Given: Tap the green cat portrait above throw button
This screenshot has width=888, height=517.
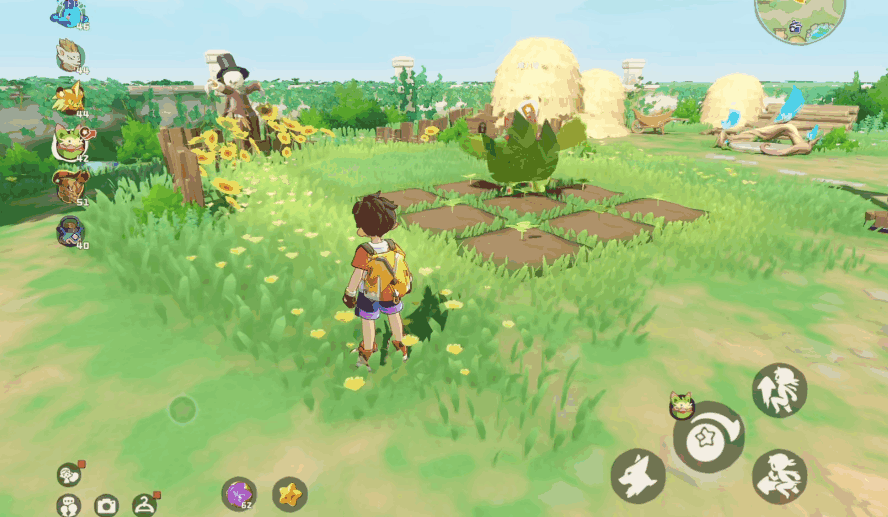Looking at the screenshot, I should click(681, 405).
